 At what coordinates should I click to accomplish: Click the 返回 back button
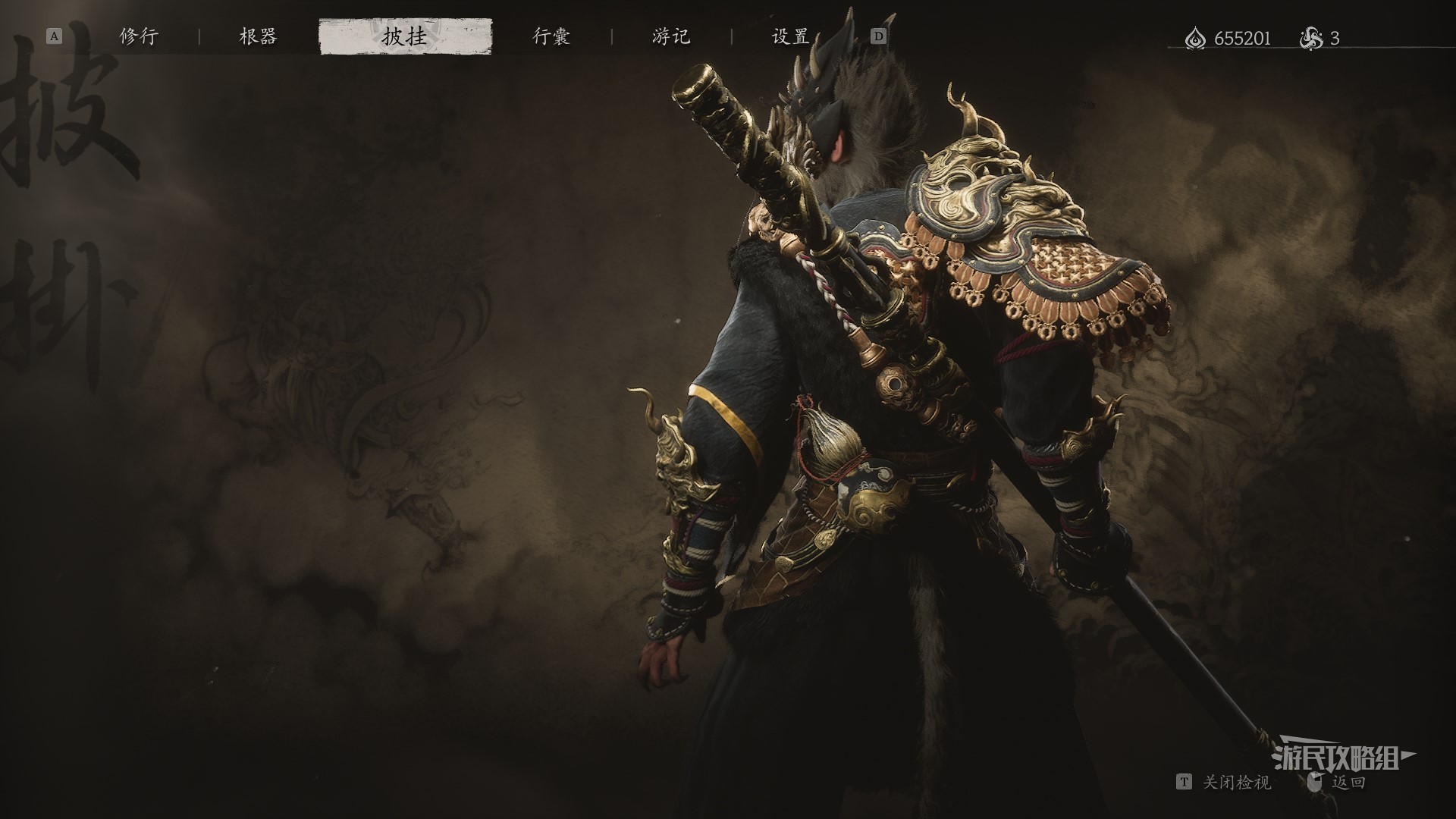1348,782
